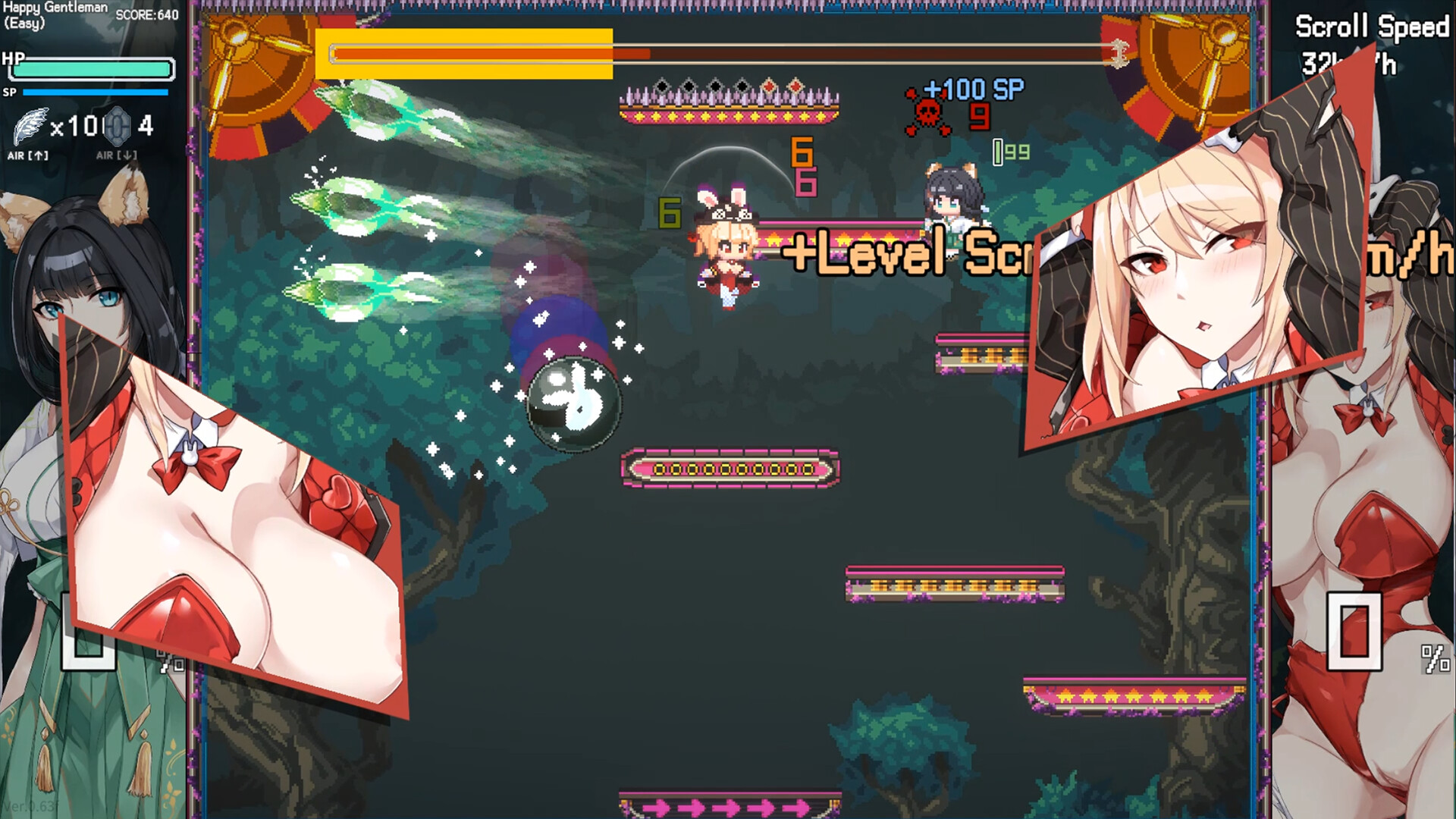Click the green crystal projectile cluster
The width and height of the screenshot is (1456, 819).
coord(356,205)
